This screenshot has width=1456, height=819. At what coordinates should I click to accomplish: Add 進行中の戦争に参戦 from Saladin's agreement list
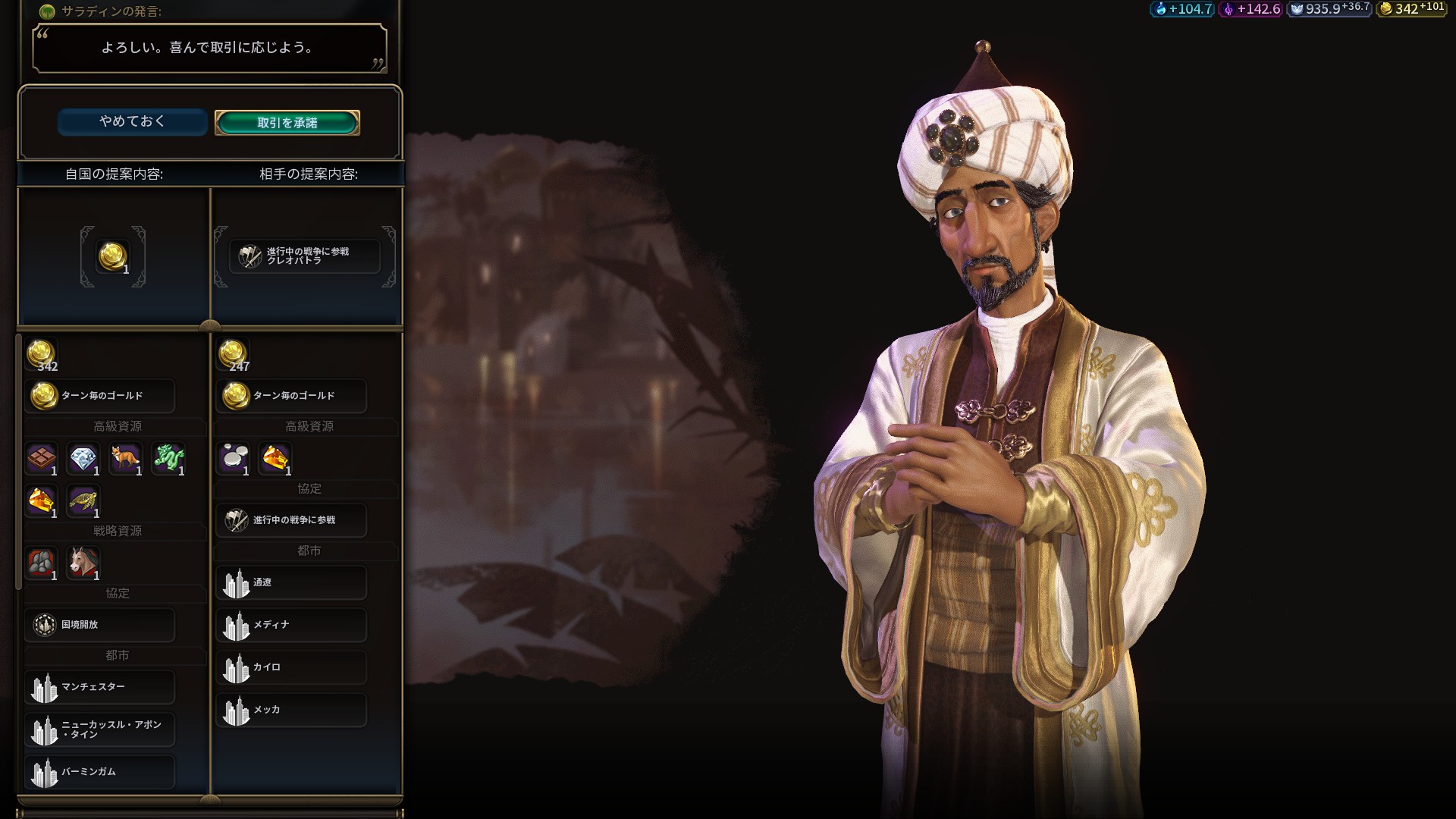click(291, 520)
